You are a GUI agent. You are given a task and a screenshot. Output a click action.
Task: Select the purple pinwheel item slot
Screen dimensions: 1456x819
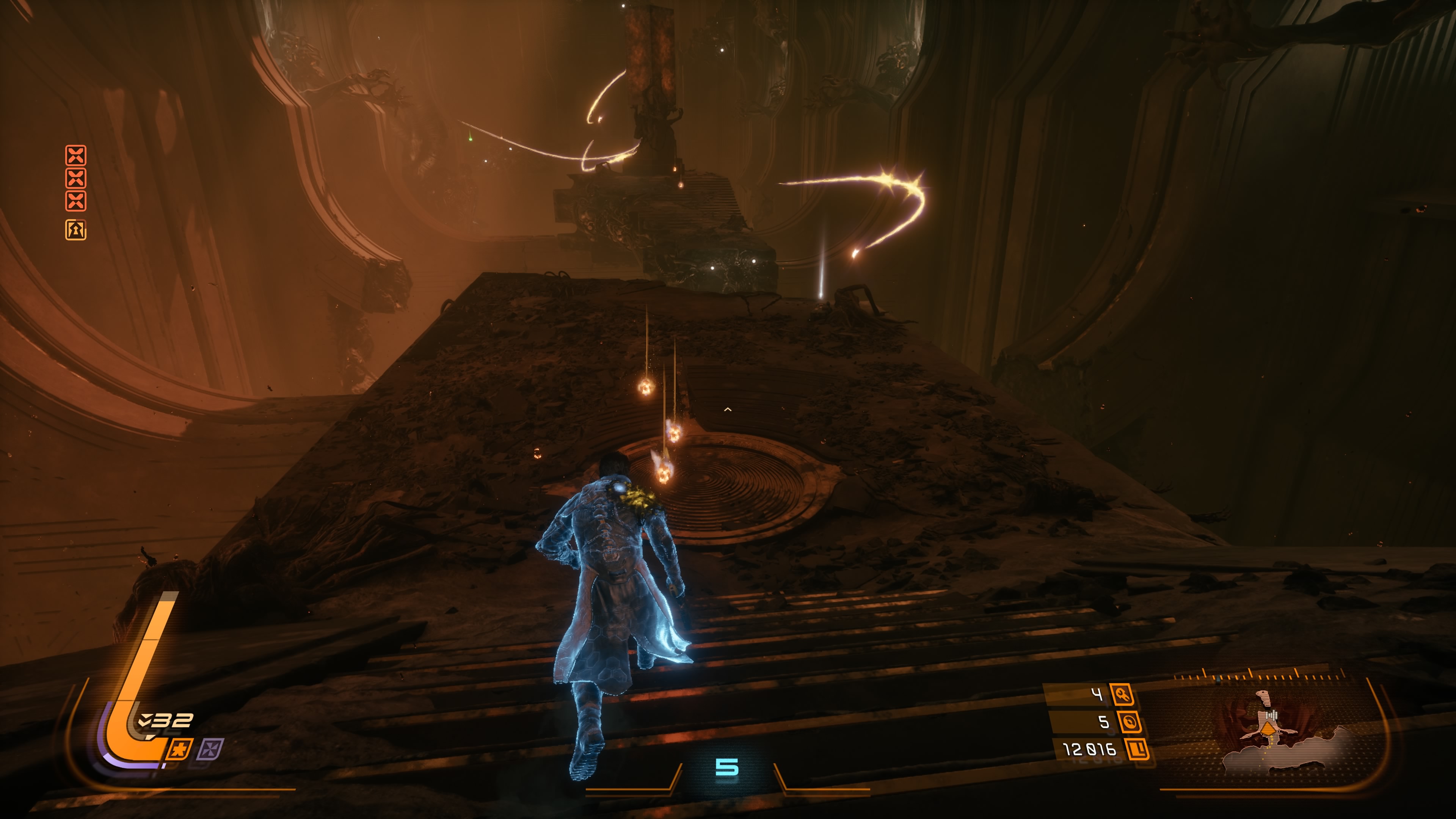click(x=210, y=750)
